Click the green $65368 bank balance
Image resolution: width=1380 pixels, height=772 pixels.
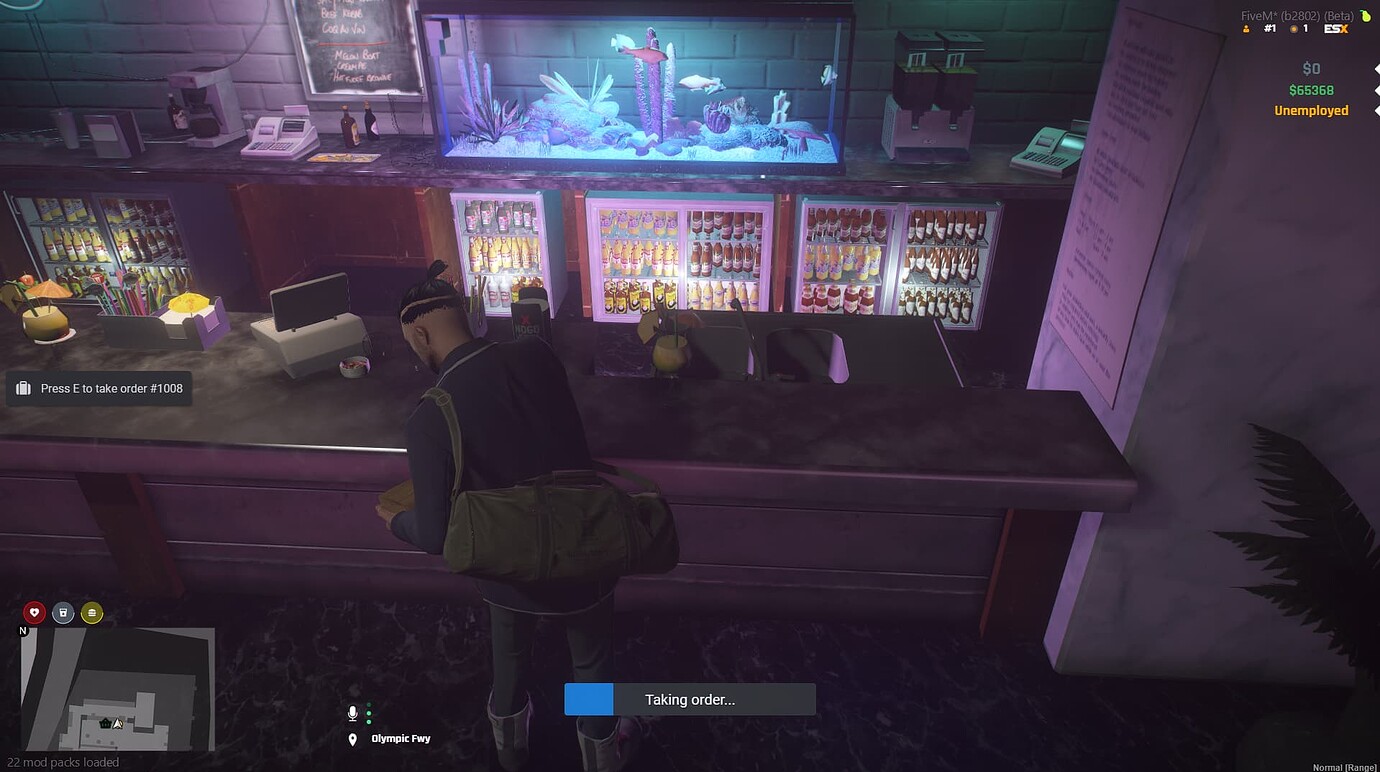point(1310,89)
